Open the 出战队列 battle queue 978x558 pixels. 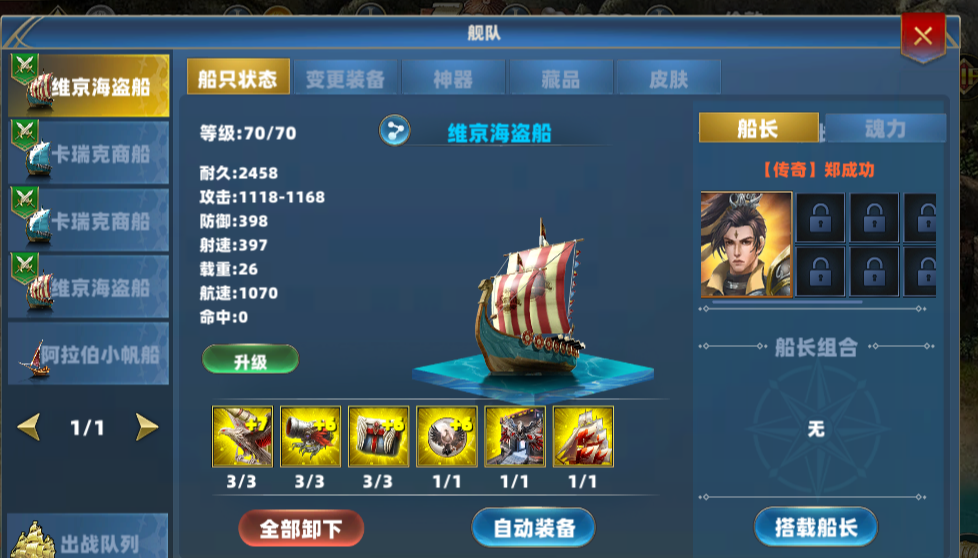88,542
